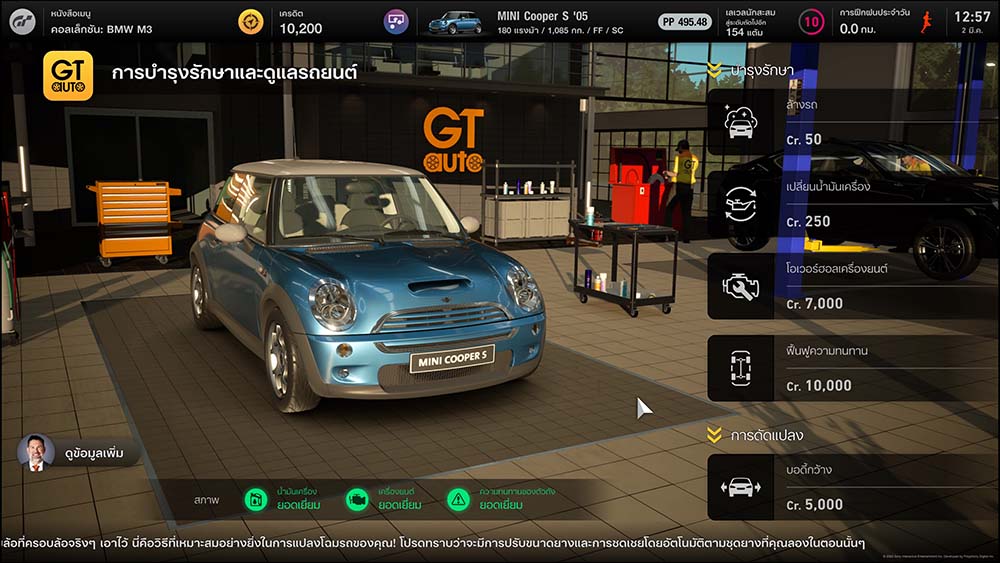The height and width of the screenshot is (563, 1000).
Task: Open the collector level 10 badge
Action: (812, 22)
